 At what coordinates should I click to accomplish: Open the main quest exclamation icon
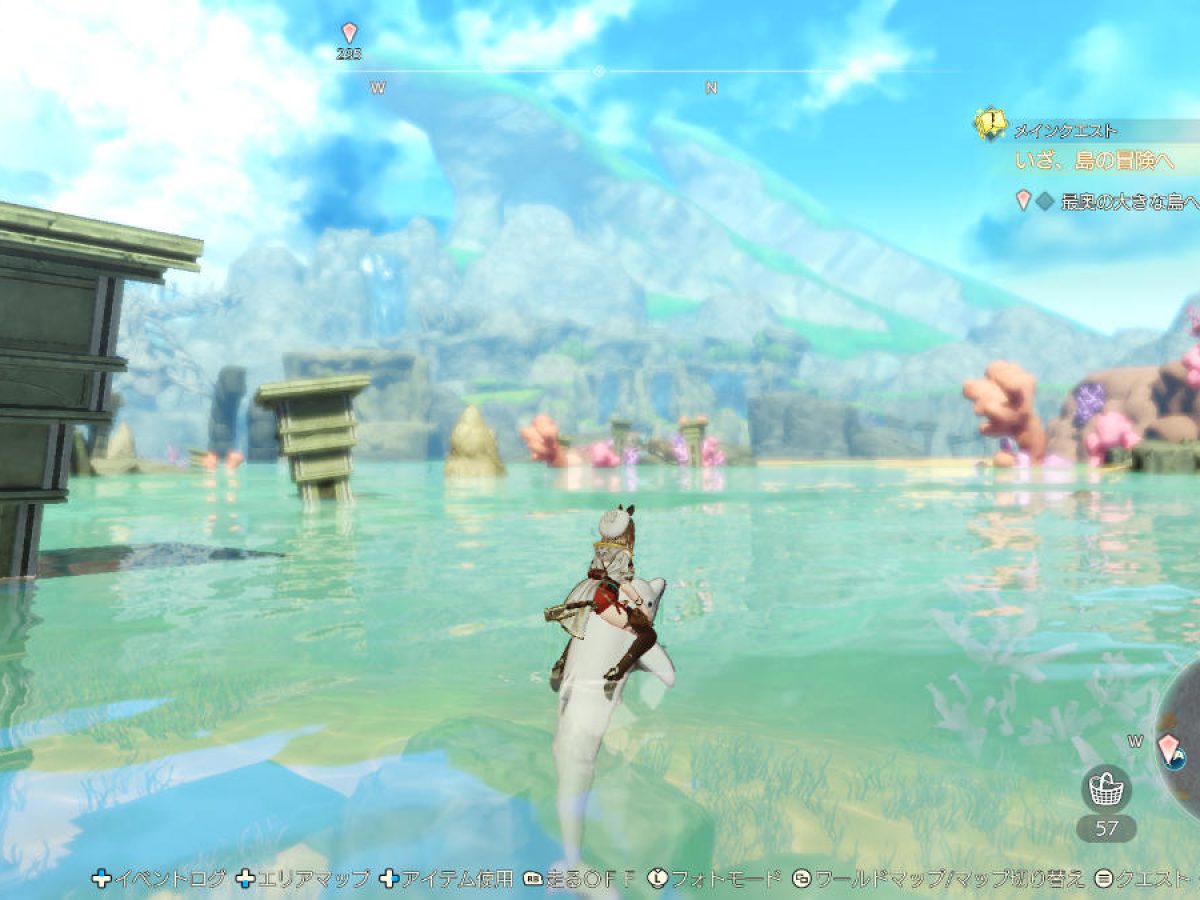(990, 123)
